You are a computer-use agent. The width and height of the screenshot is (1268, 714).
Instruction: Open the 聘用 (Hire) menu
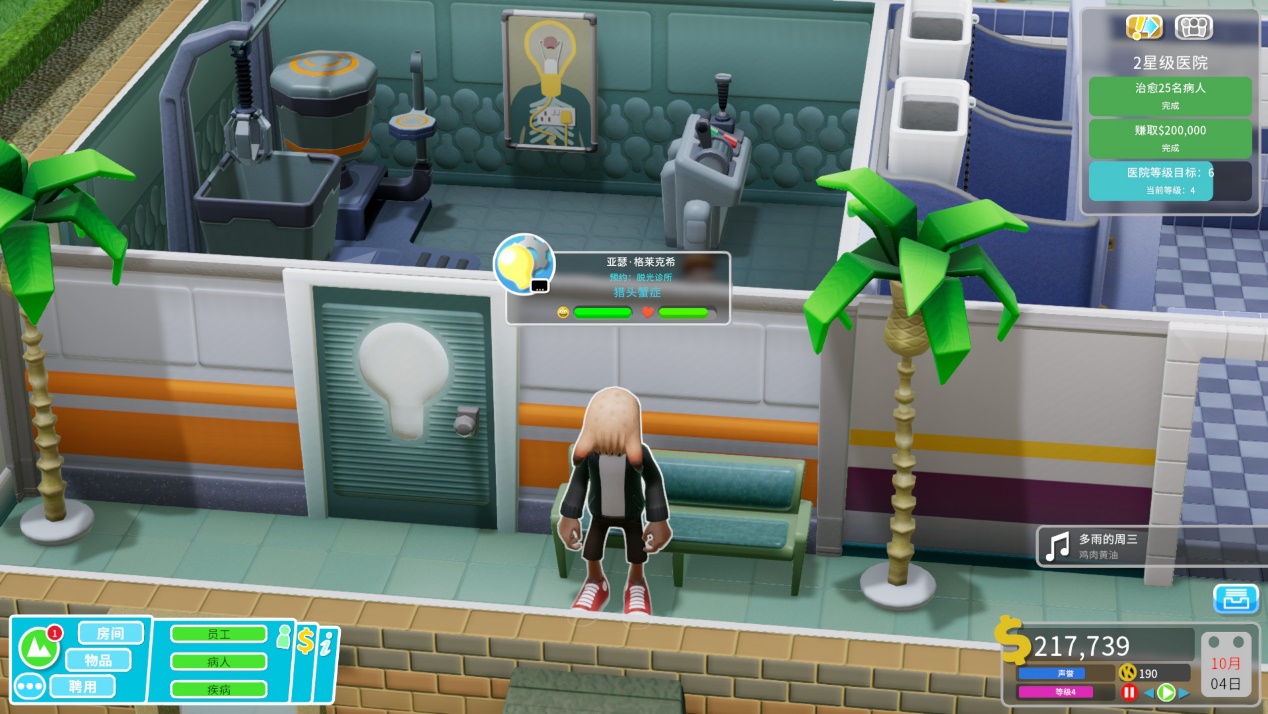tap(82, 687)
